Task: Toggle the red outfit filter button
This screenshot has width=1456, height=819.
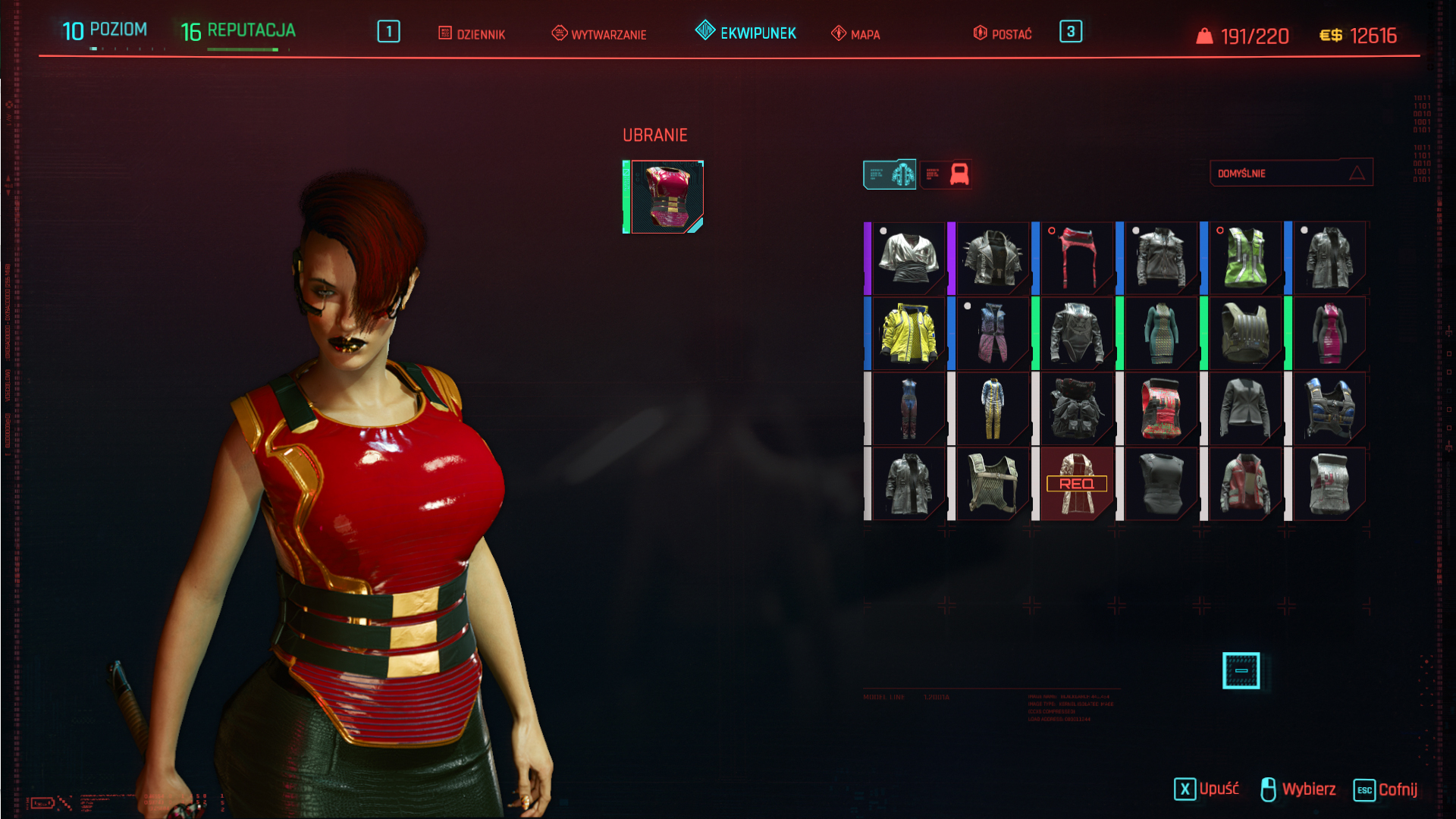Action: click(x=946, y=174)
